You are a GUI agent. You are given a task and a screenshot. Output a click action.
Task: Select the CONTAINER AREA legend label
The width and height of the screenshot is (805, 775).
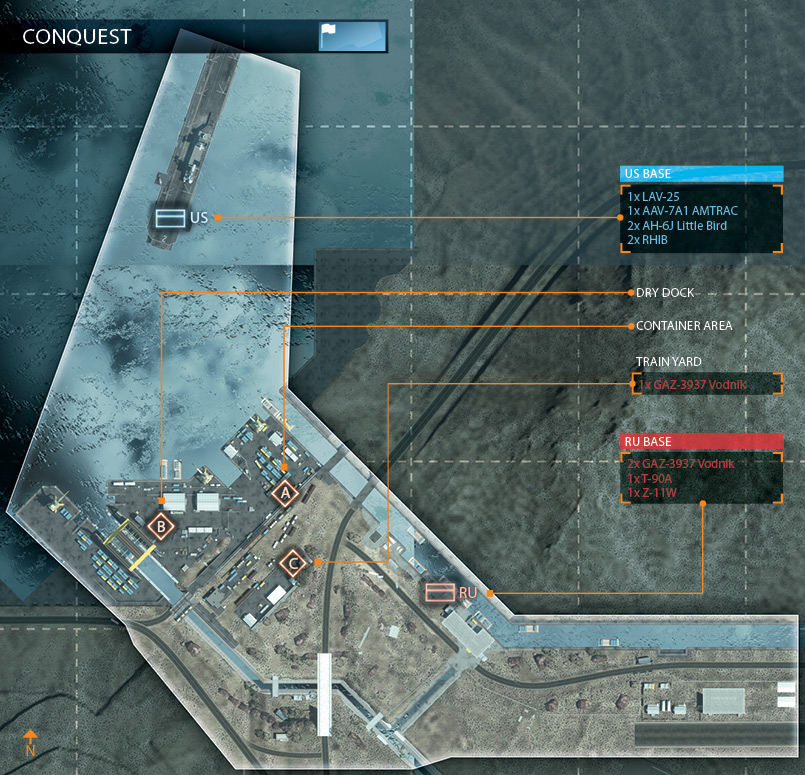[x=684, y=326]
